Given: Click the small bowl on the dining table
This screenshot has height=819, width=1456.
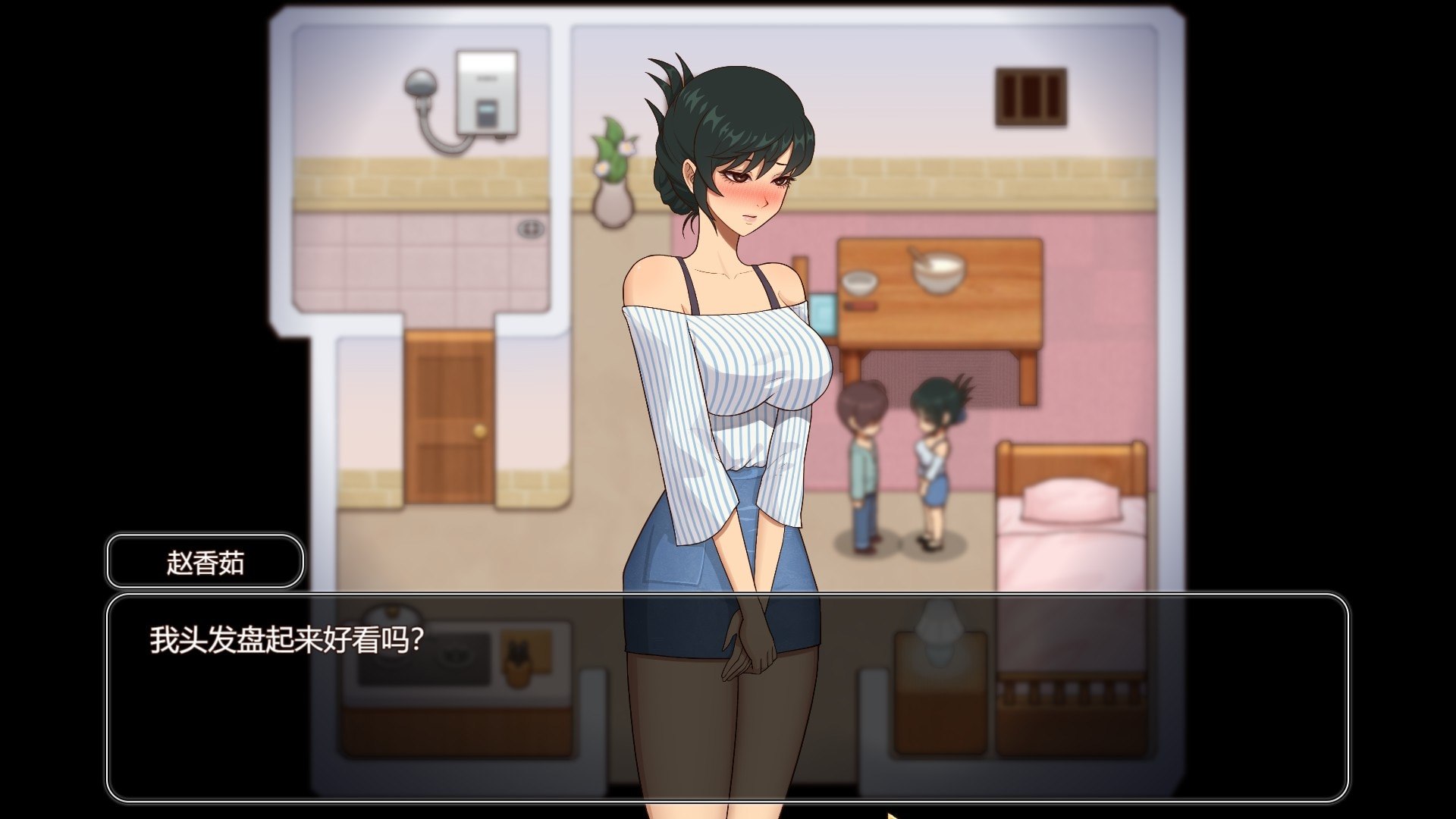Looking at the screenshot, I should pos(861,284).
